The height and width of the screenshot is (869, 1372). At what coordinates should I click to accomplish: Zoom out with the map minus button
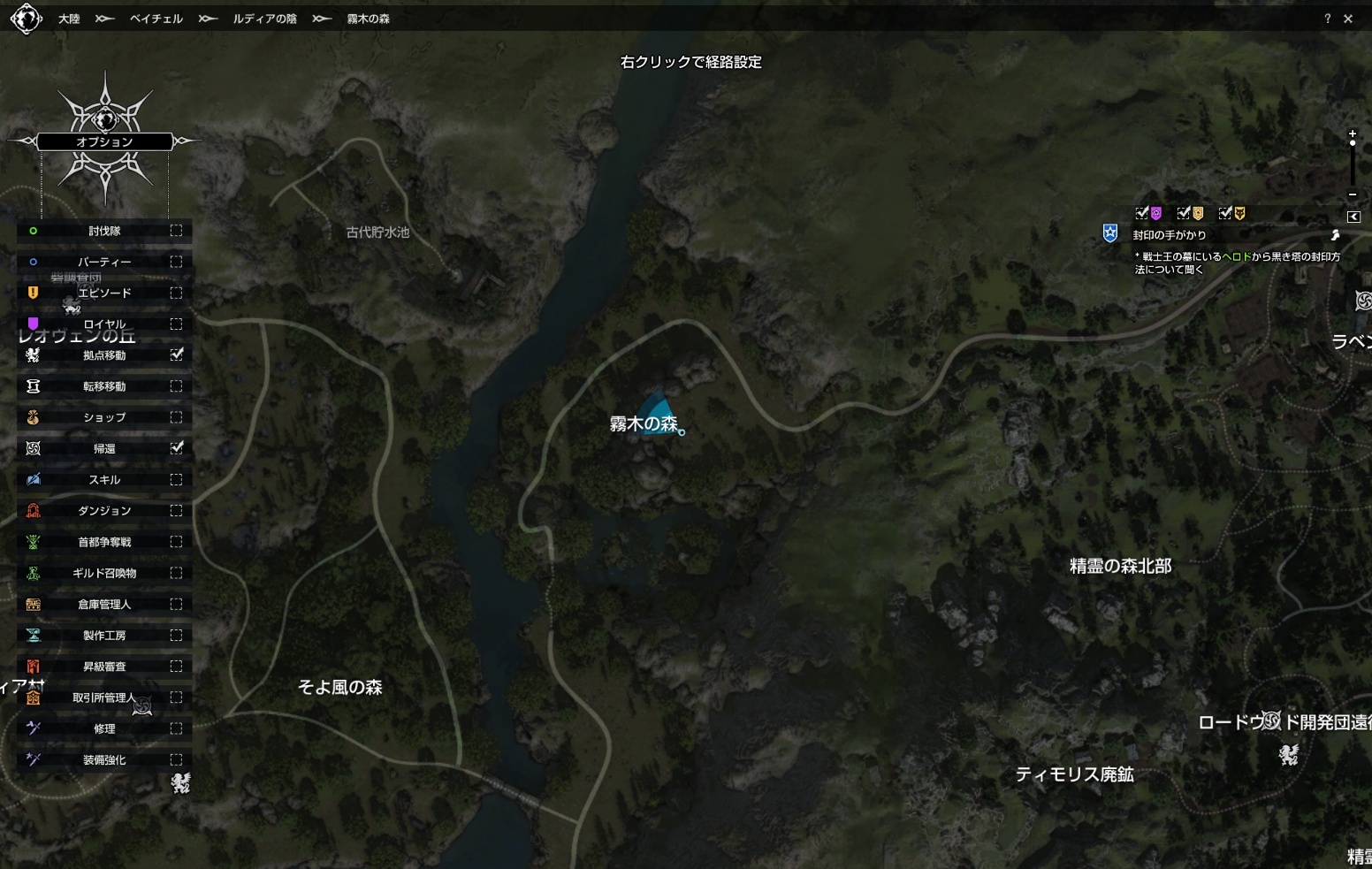click(x=1353, y=194)
